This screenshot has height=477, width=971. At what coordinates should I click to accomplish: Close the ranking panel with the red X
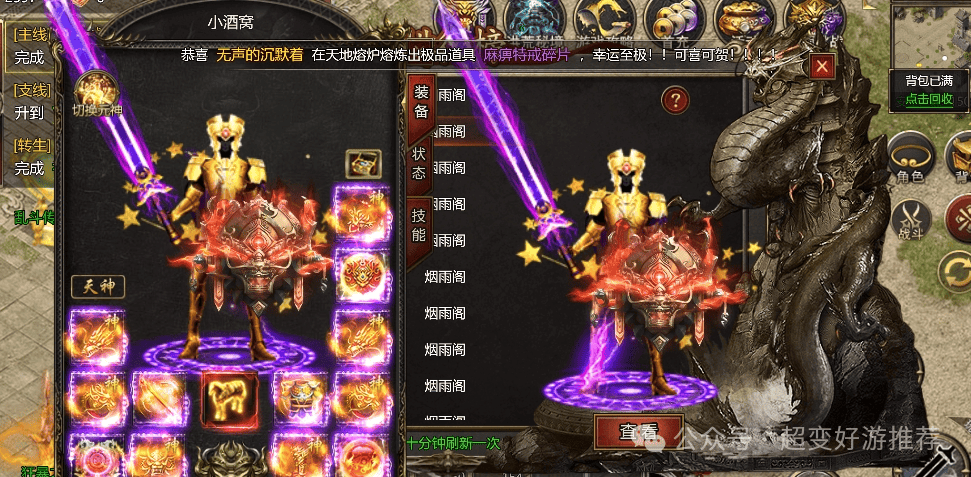[822, 66]
